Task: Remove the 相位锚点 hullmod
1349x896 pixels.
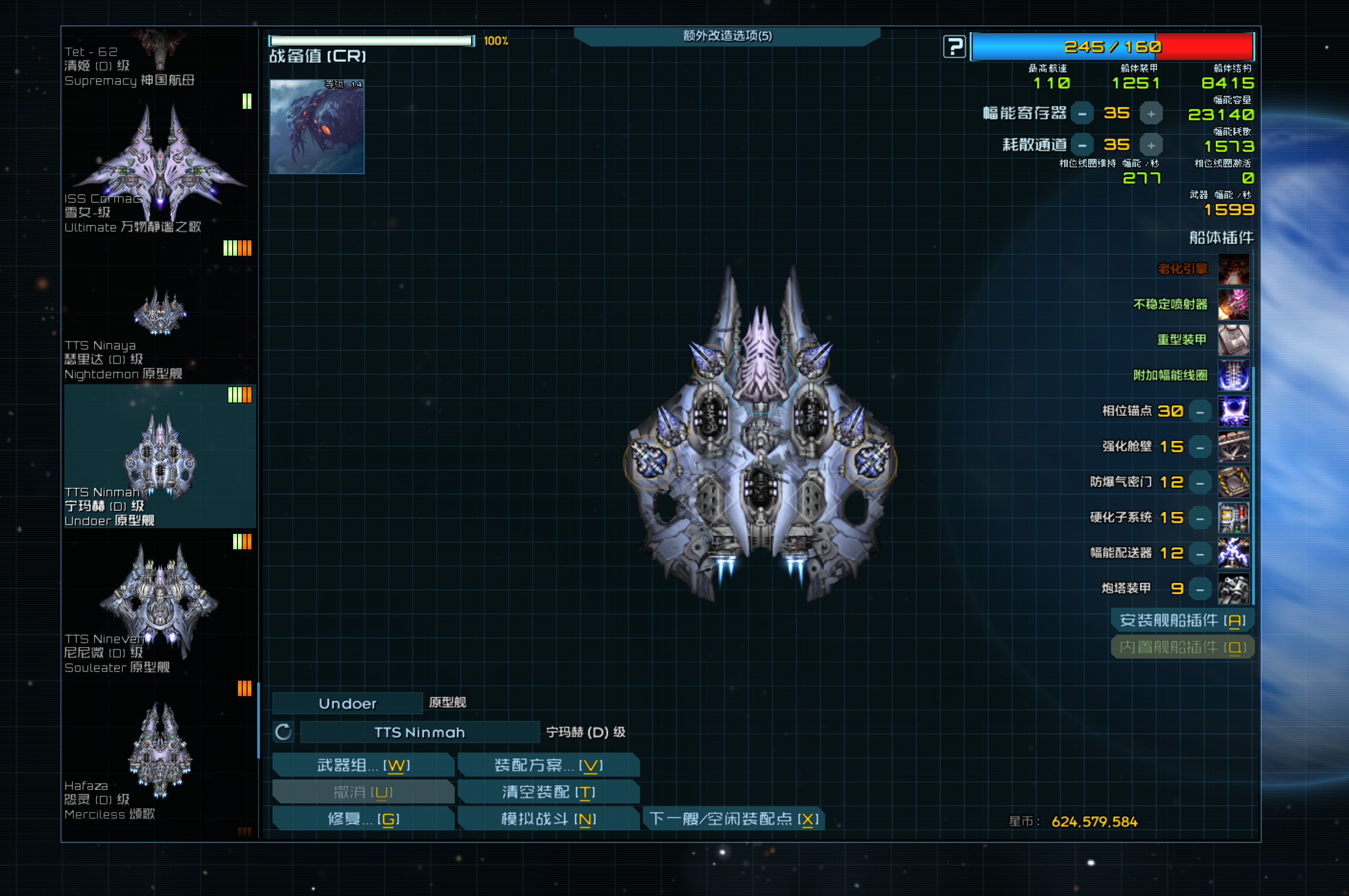Action: click(x=1200, y=412)
